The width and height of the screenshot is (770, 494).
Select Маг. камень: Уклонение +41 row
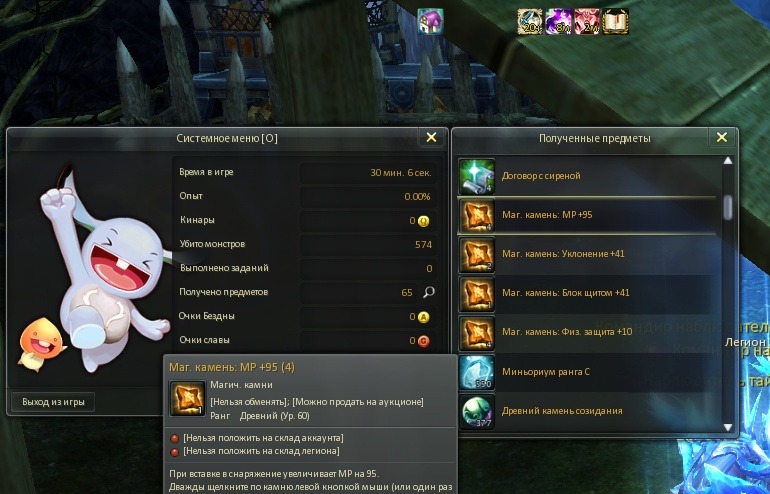590,254
